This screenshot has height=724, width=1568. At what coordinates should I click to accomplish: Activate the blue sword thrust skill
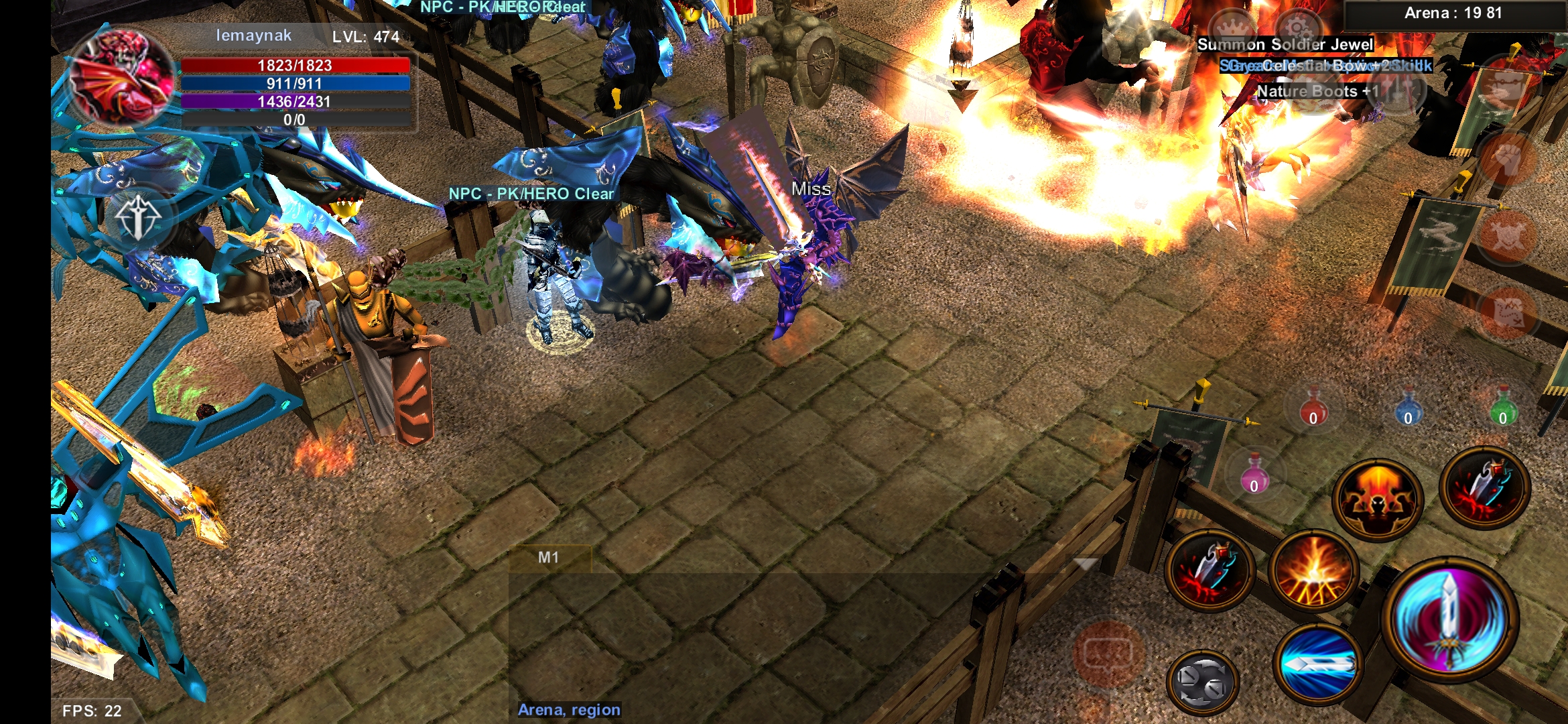click(1317, 664)
